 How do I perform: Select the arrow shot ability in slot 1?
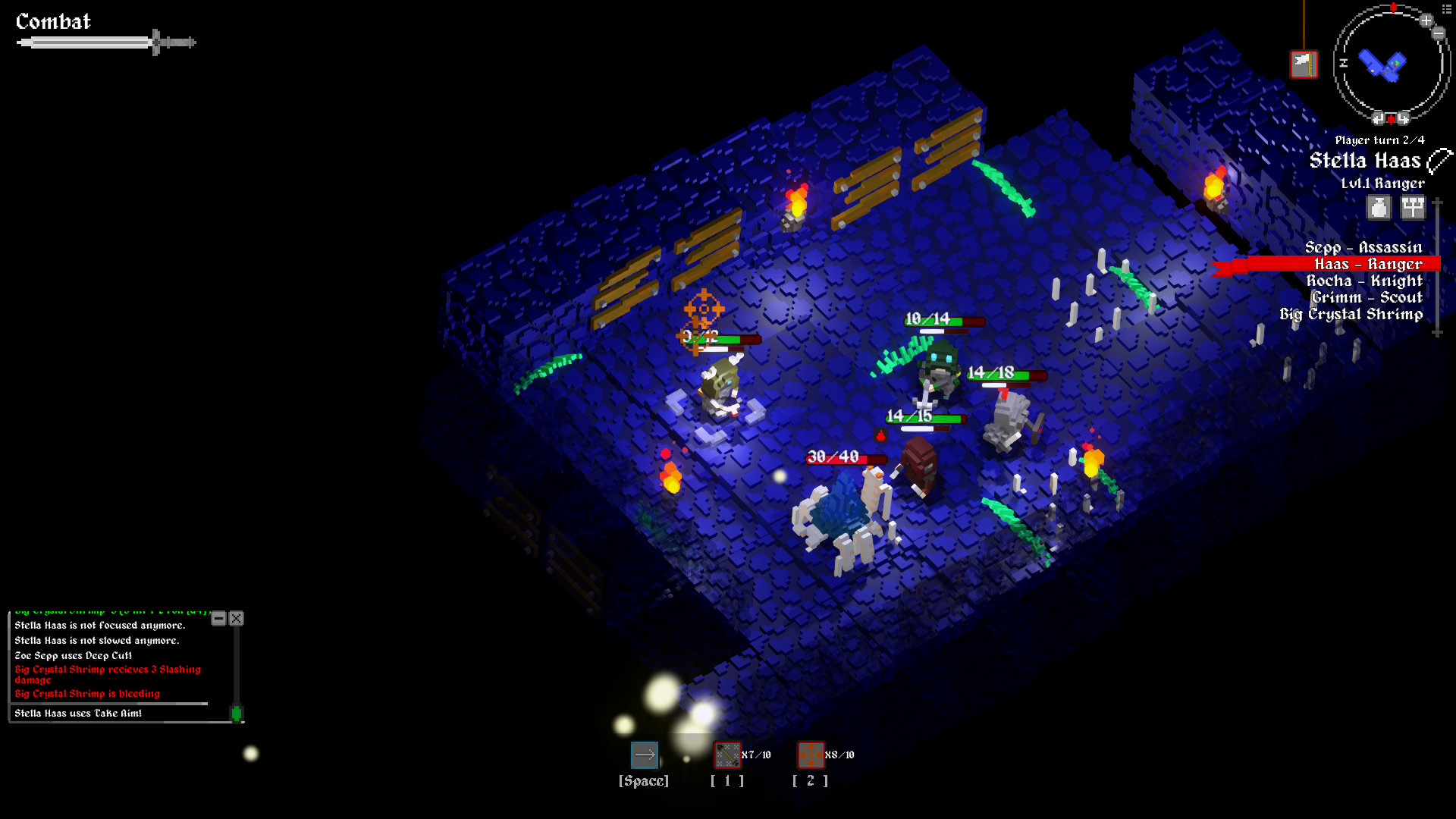point(728,755)
